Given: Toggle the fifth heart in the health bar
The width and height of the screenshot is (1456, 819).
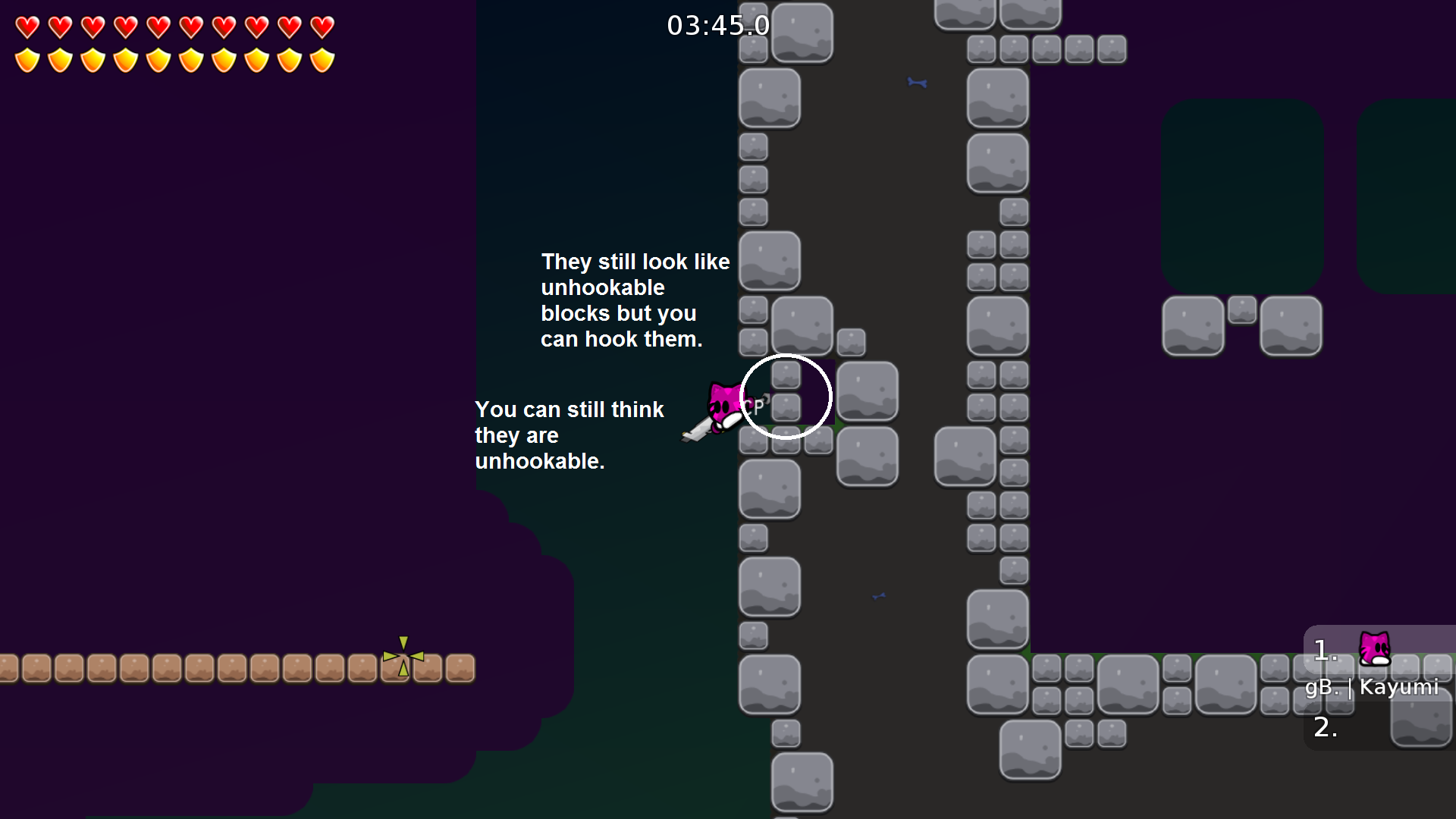Looking at the screenshot, I should pos(158,27).
